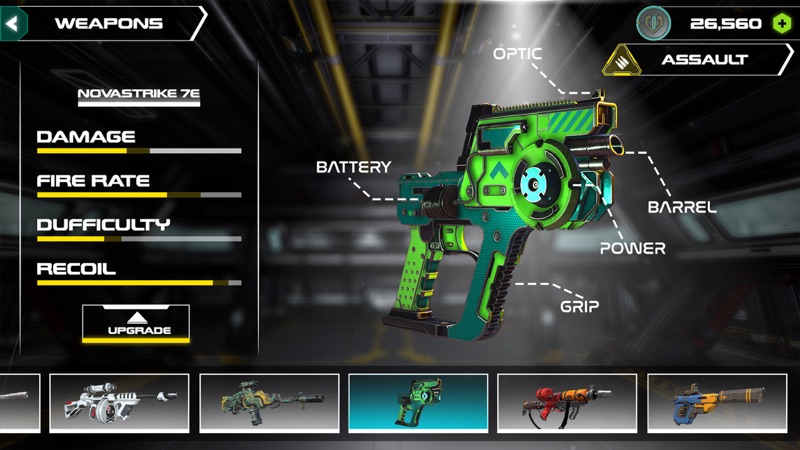Go back using the Weapons arrow
The width and height of the screenshot is (800, 450).
click(x=14, y=23)
